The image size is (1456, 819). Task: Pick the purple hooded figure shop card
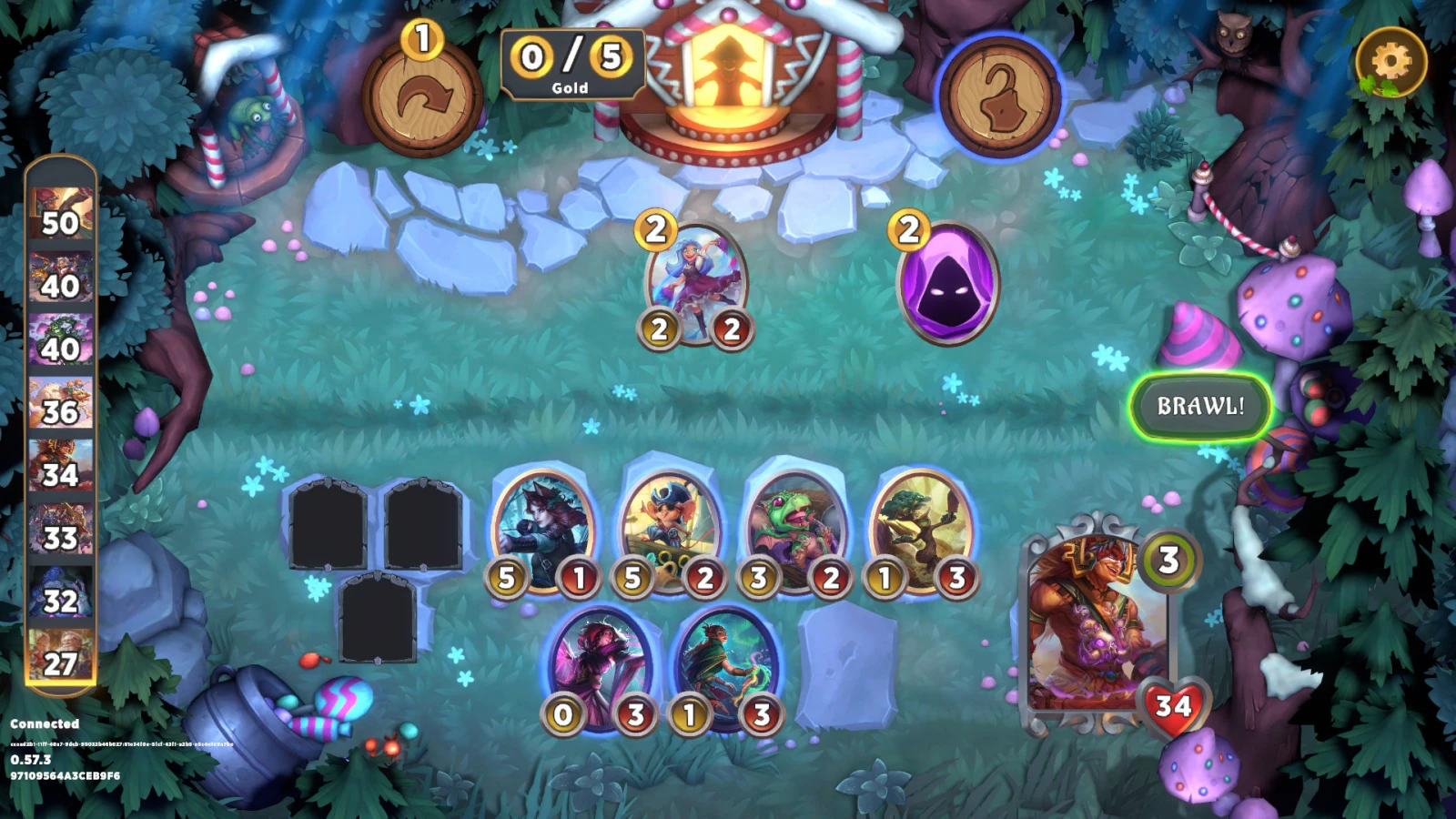pyautogui.click(x=947, y=284)
